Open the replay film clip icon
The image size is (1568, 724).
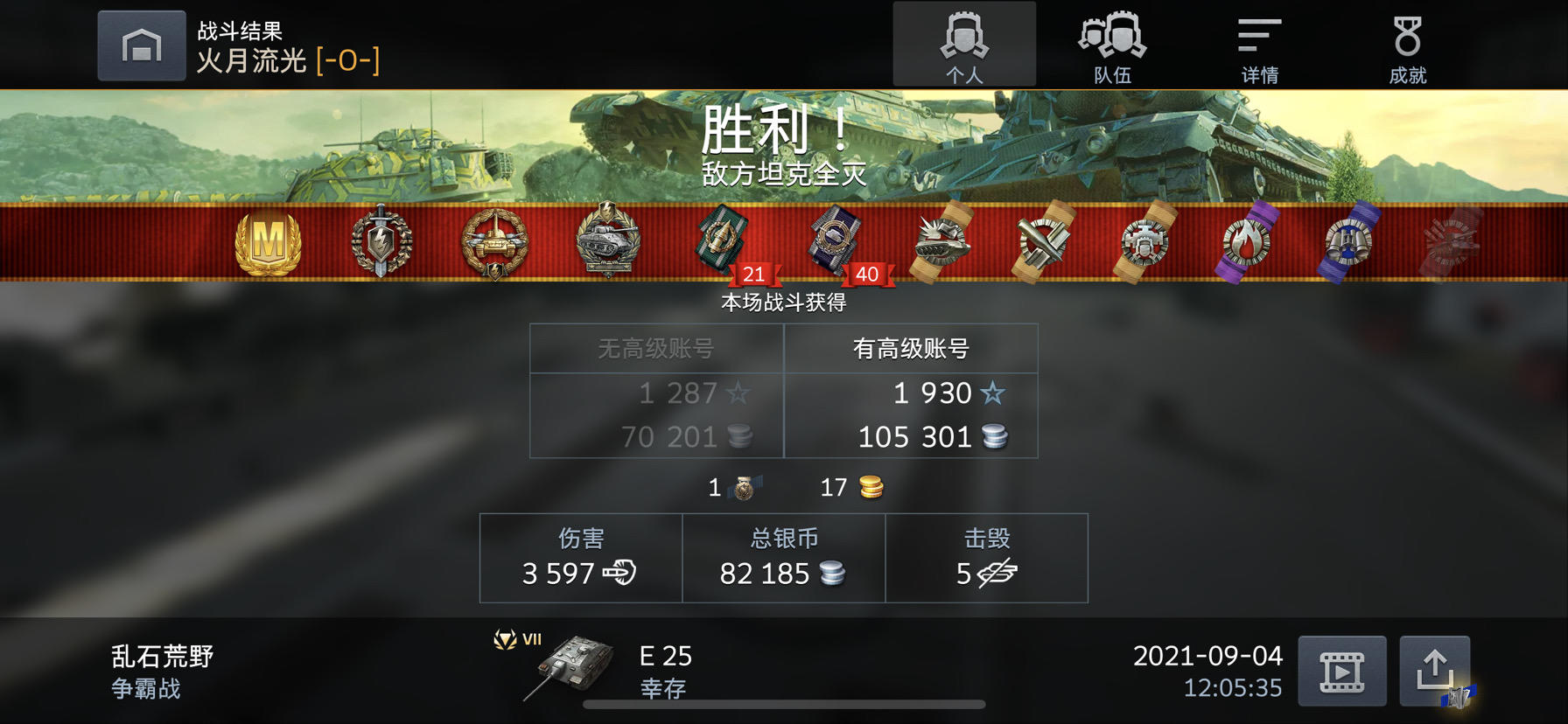click(1340, 672)
